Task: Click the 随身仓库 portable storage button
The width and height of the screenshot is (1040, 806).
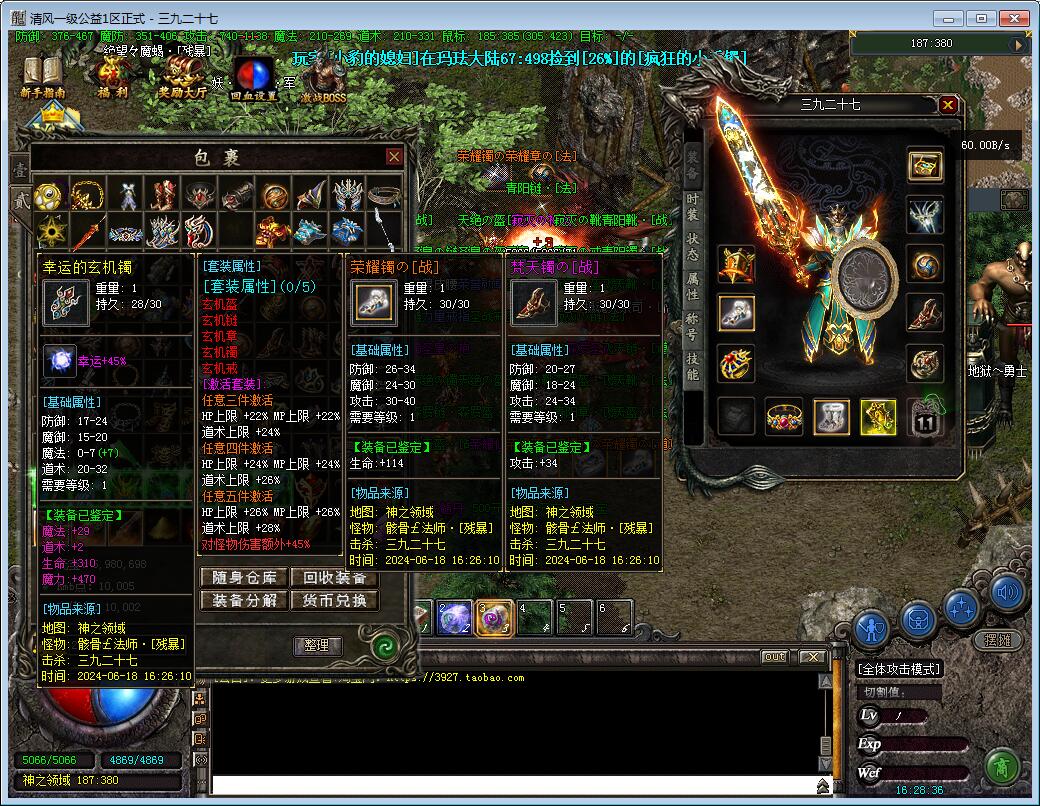Action: point(244,578)
